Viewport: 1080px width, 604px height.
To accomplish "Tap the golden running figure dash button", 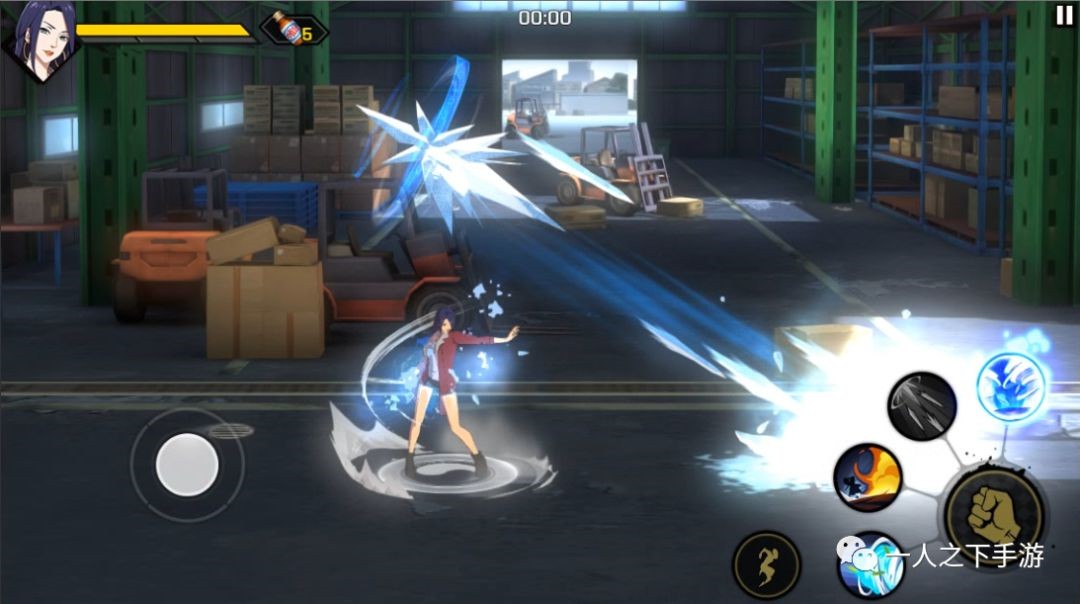I will [767, 565].
